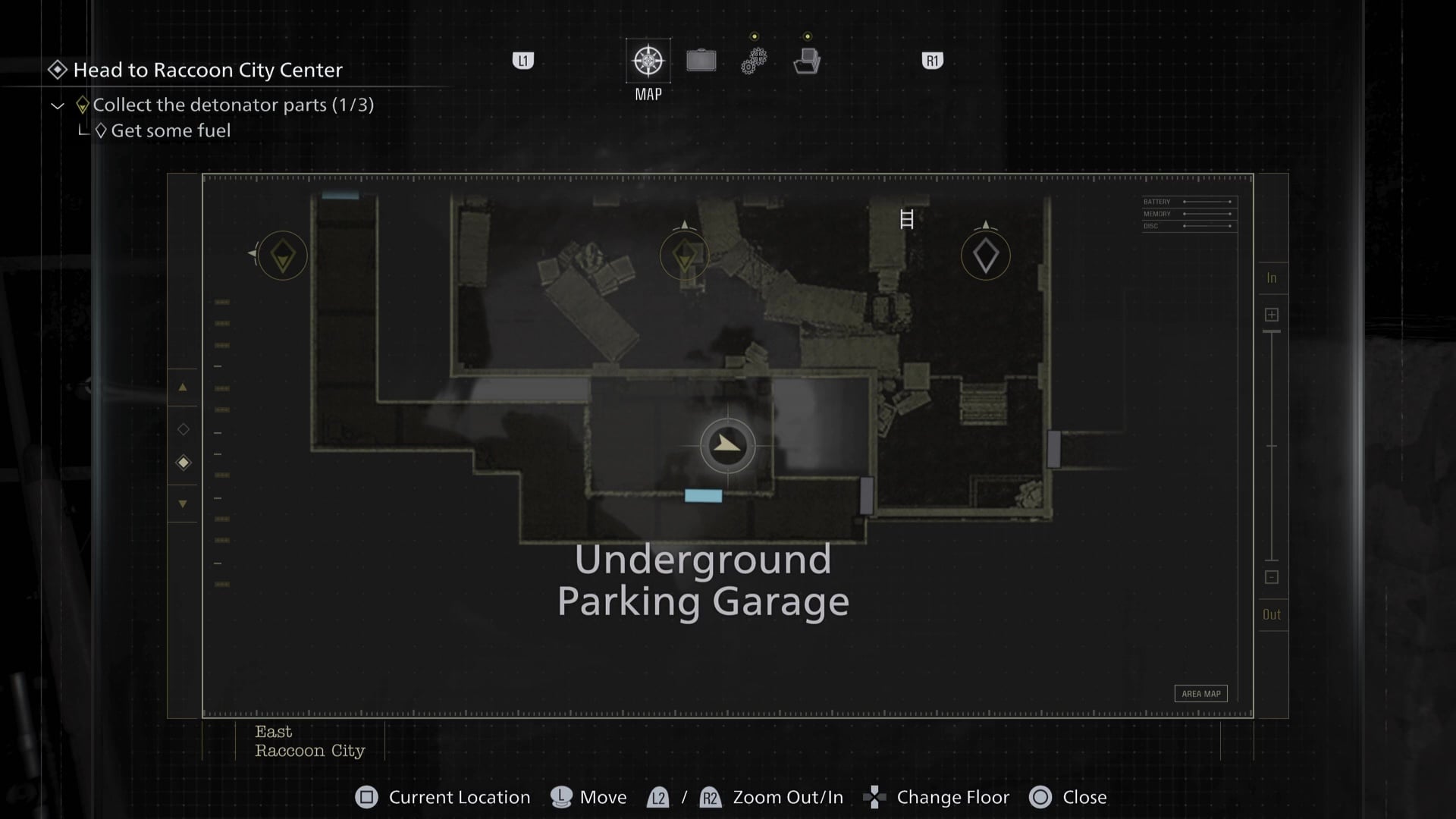1456x819 pixels.
Task: Click the player location arrow marker
Action: (727, 445)
